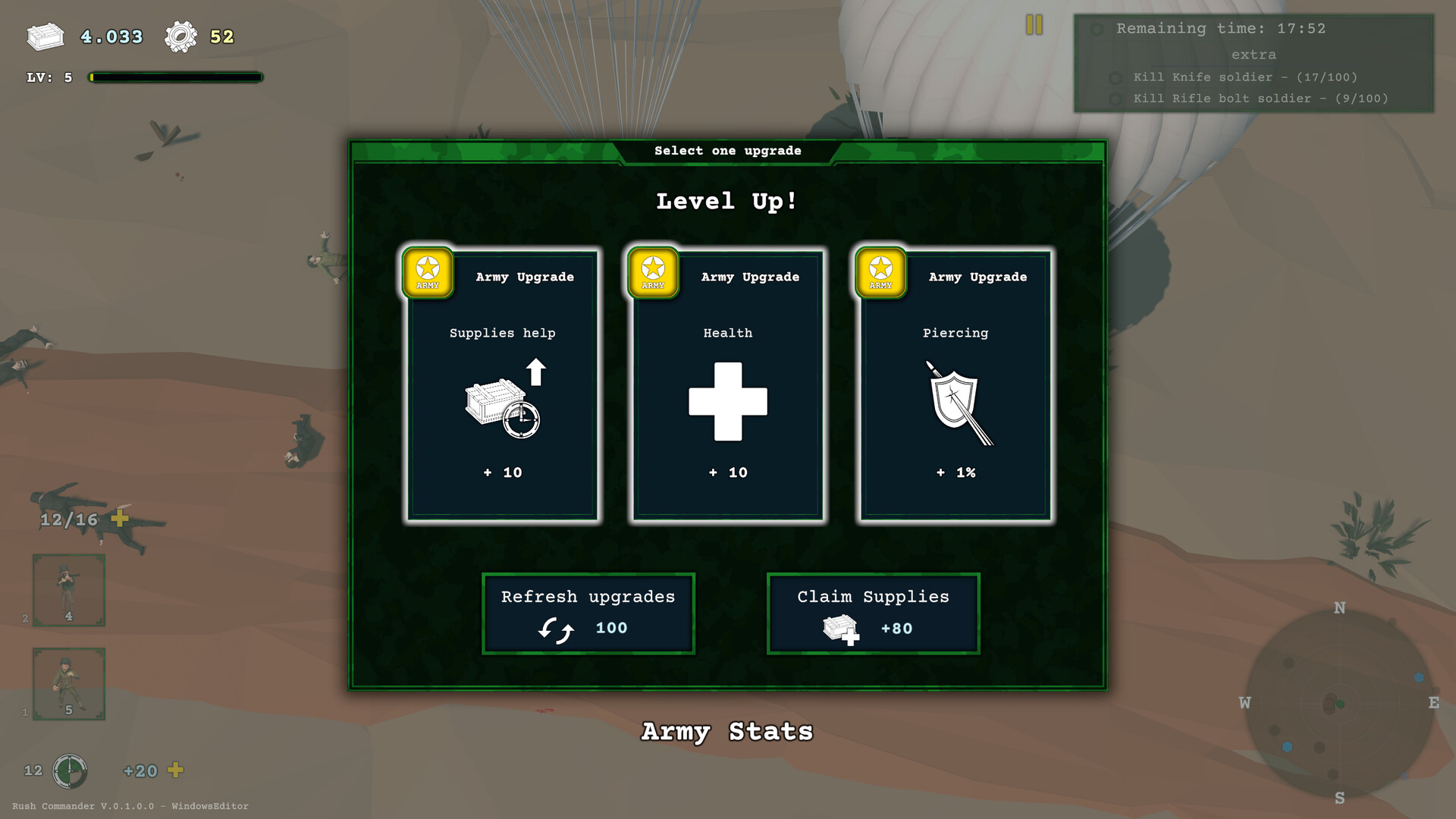1456x819 pixels.
Task: Click the gear resource icon showing 52
Action: coord(180,35)
